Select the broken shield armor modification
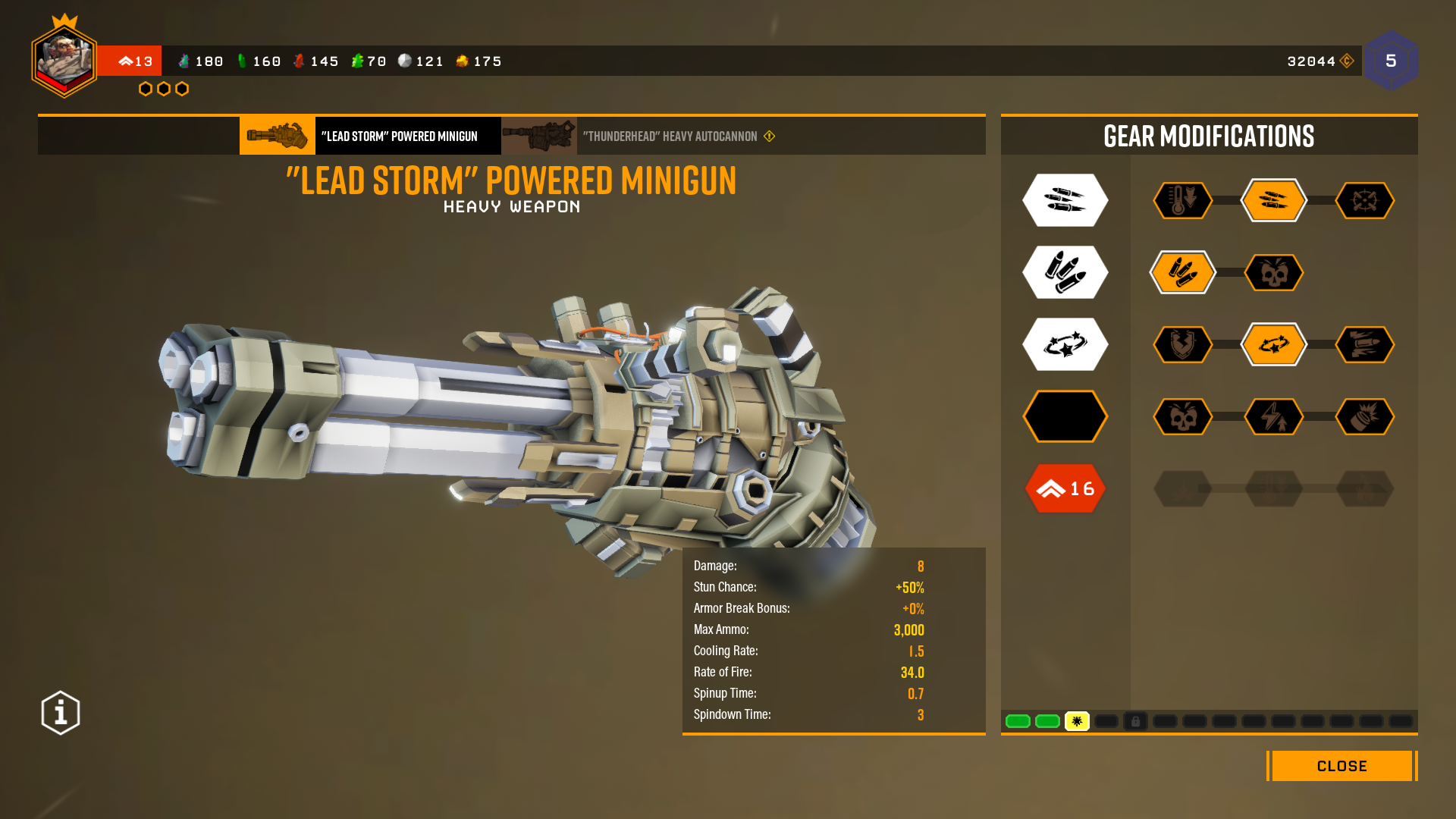This screenshot has width=1456, height=819. (x=1182, y=345)
